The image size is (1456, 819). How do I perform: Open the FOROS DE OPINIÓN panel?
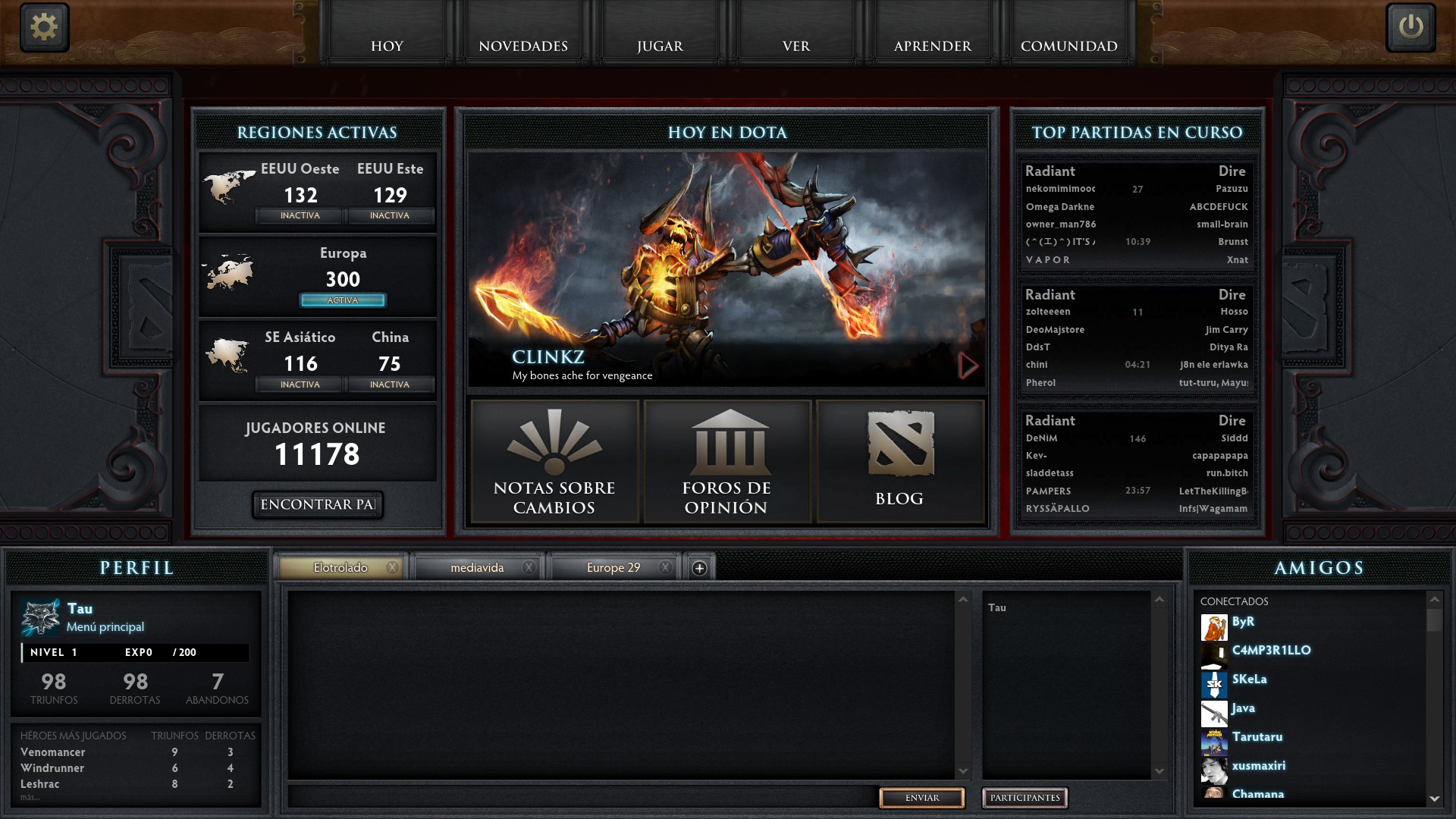pos(726,462)
